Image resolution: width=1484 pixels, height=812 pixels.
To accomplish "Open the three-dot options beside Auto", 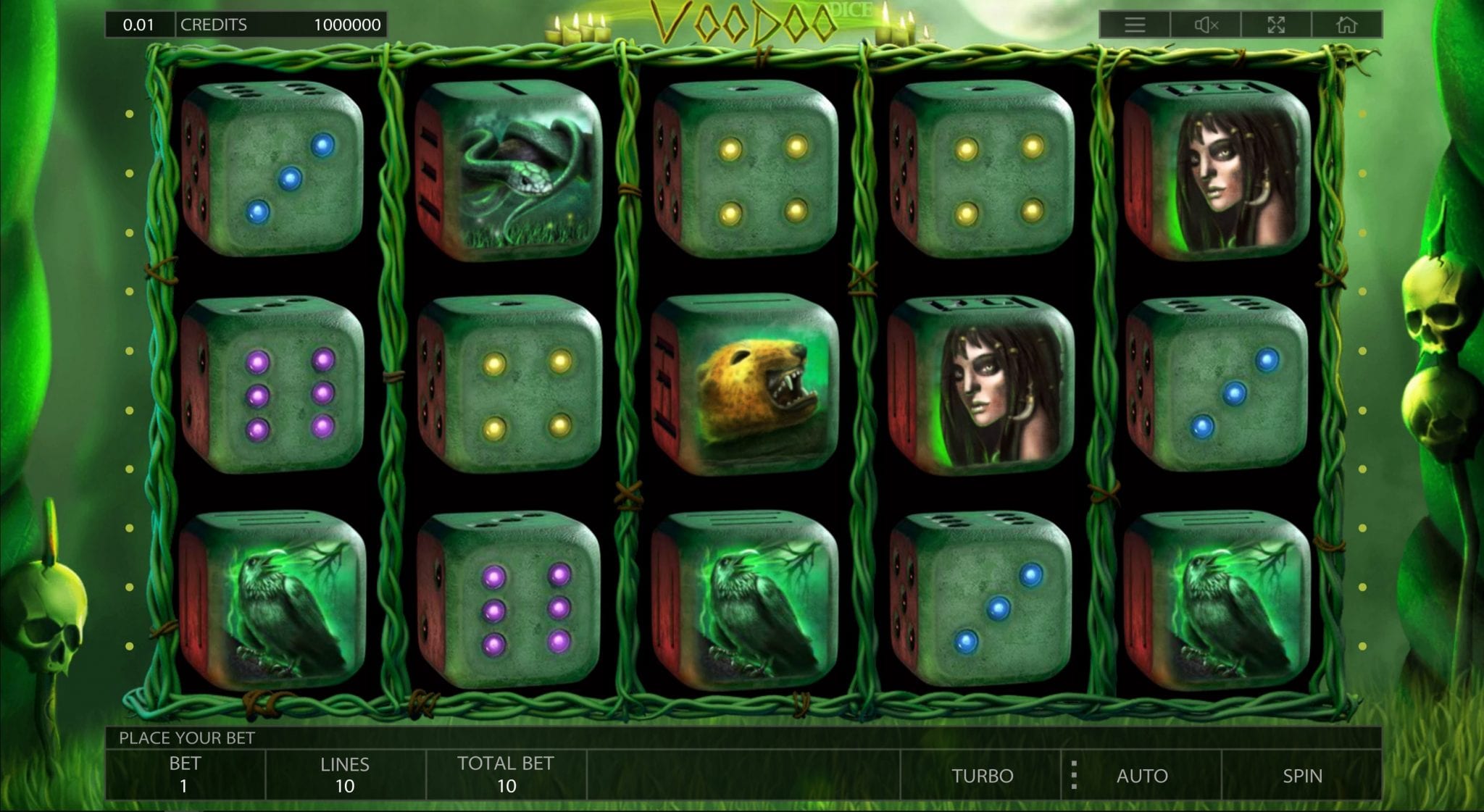I will point(1074,776).
